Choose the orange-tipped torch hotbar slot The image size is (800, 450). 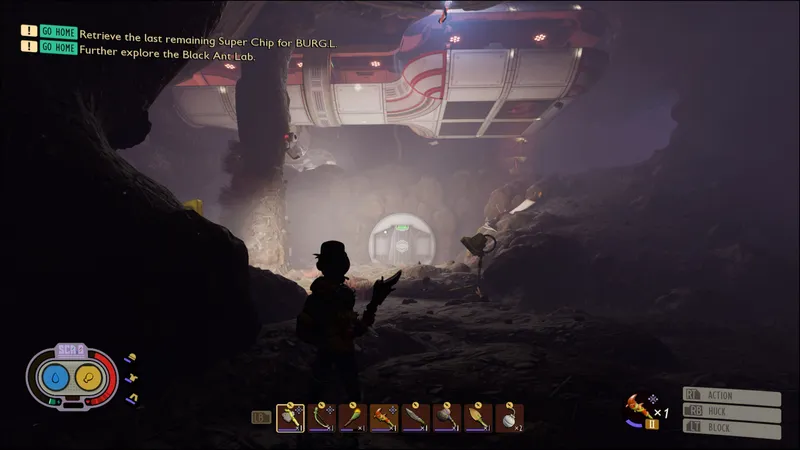coord(353,418)
